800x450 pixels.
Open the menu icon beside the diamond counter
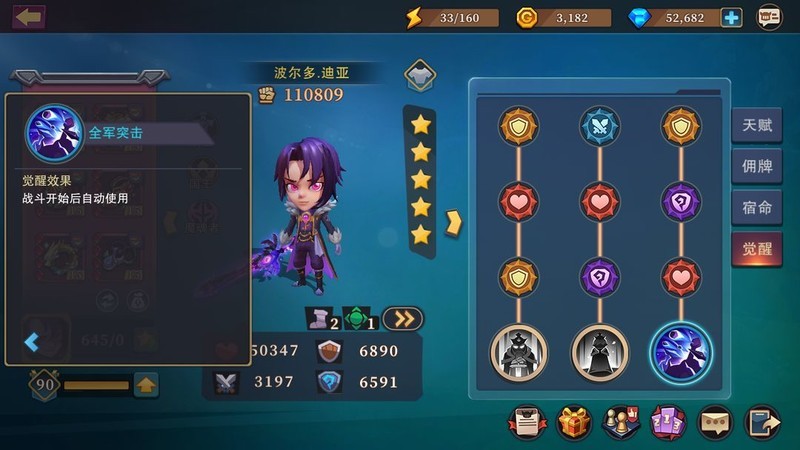click(x=769, y=17)
